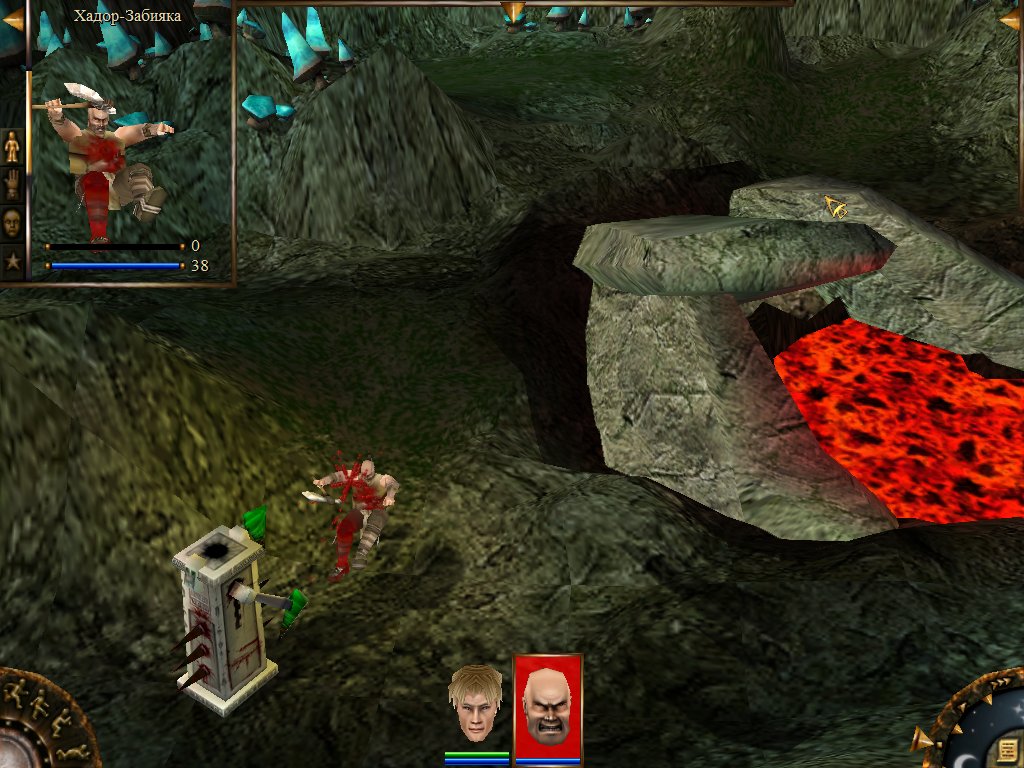Set movement mode to running figure
The height and width of the screenshot is (768, 1024).
point(17,690)
